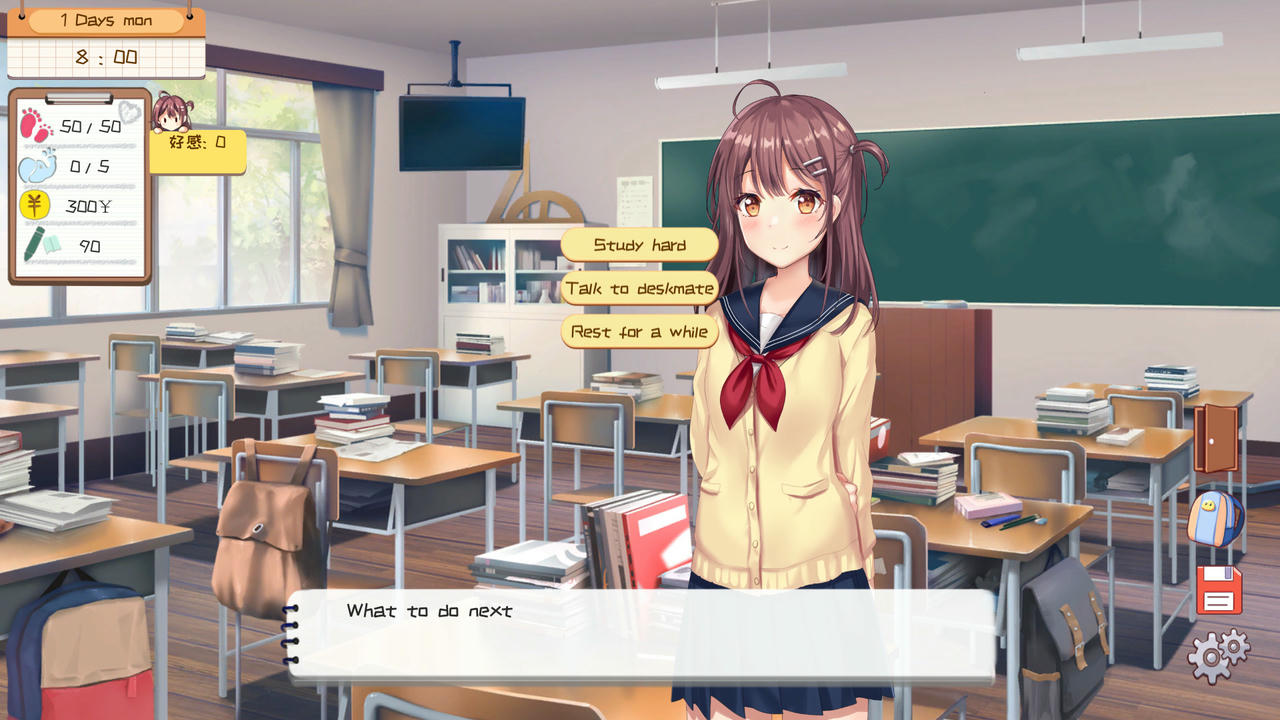Pick Rest for a while
This screenshot has width=1280, height=720.
tap(639, 332)
